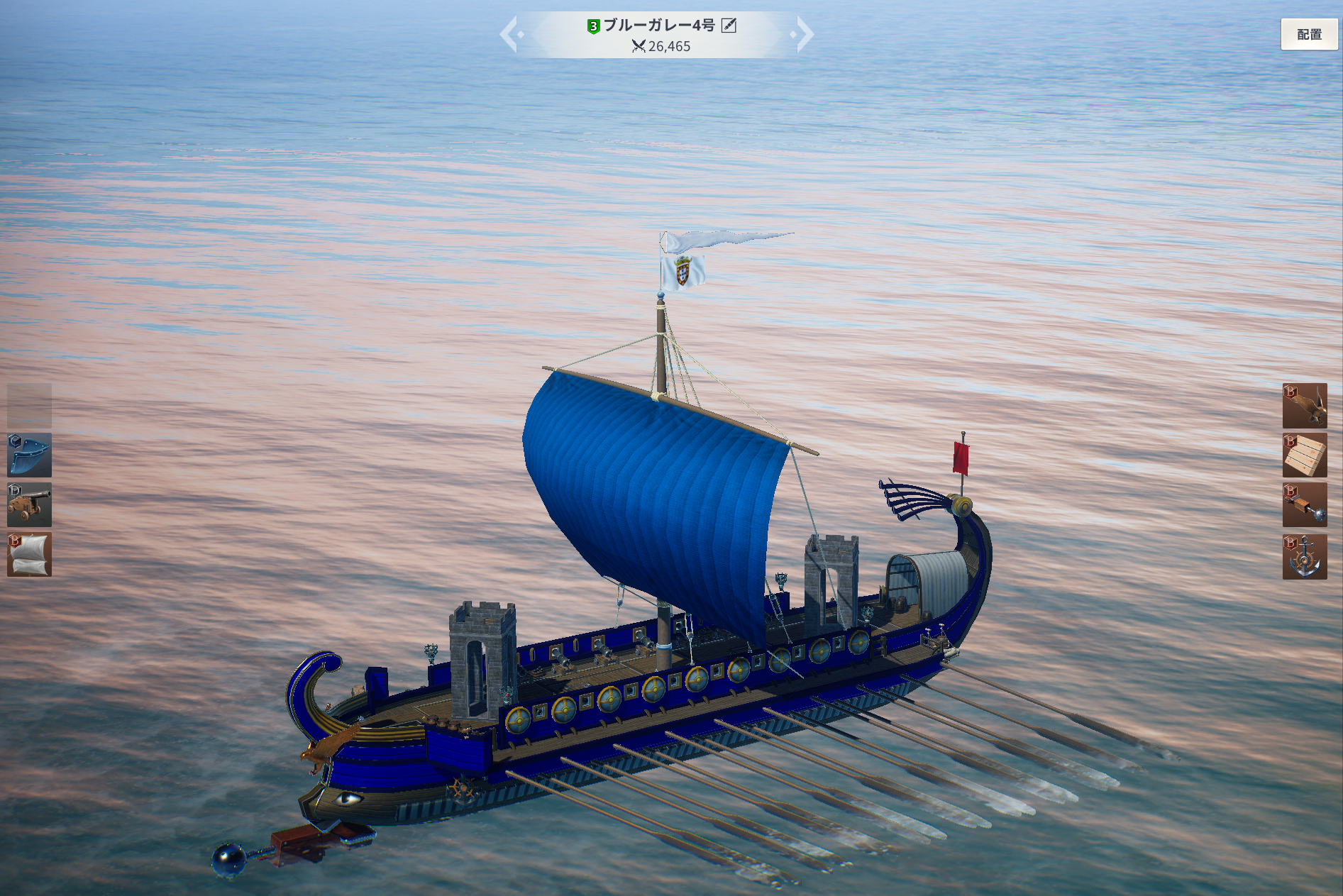The height and width of the screenshot is (896, 1343).
Task: Select the wooden cannon equipment slot
Action: [29, 504]
